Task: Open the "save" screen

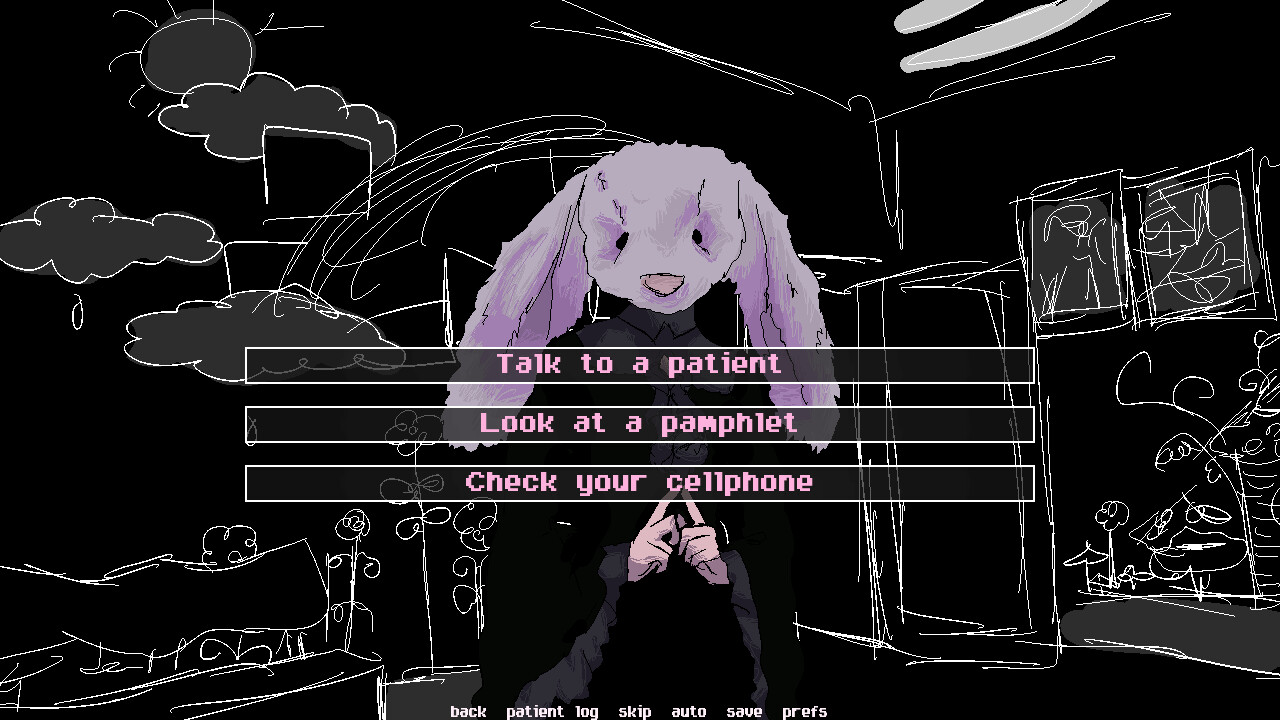Action: click(x=744, y=711)
